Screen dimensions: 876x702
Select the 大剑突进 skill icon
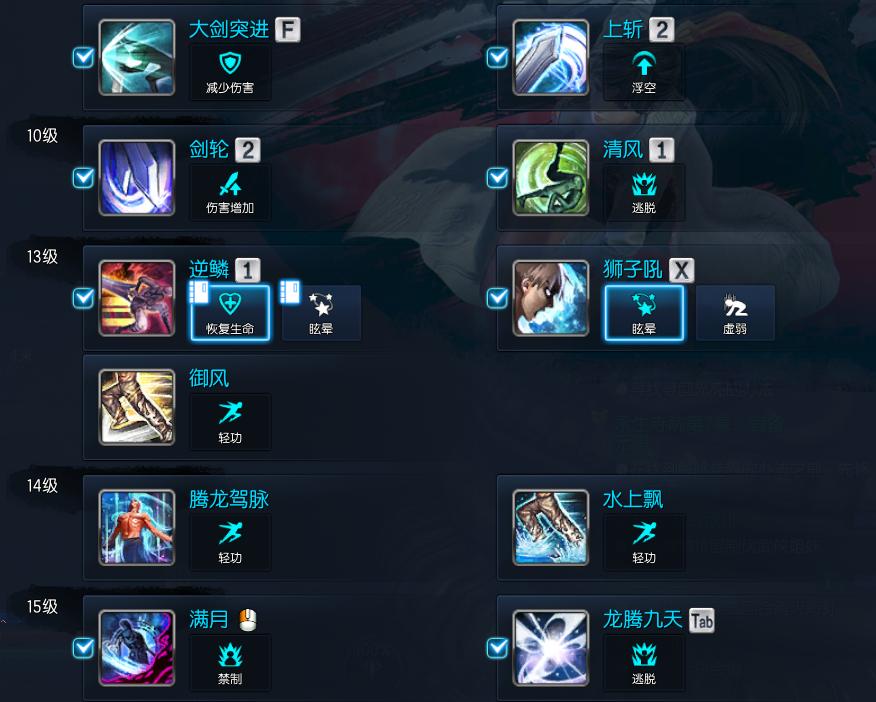click(x=137, y=57)
